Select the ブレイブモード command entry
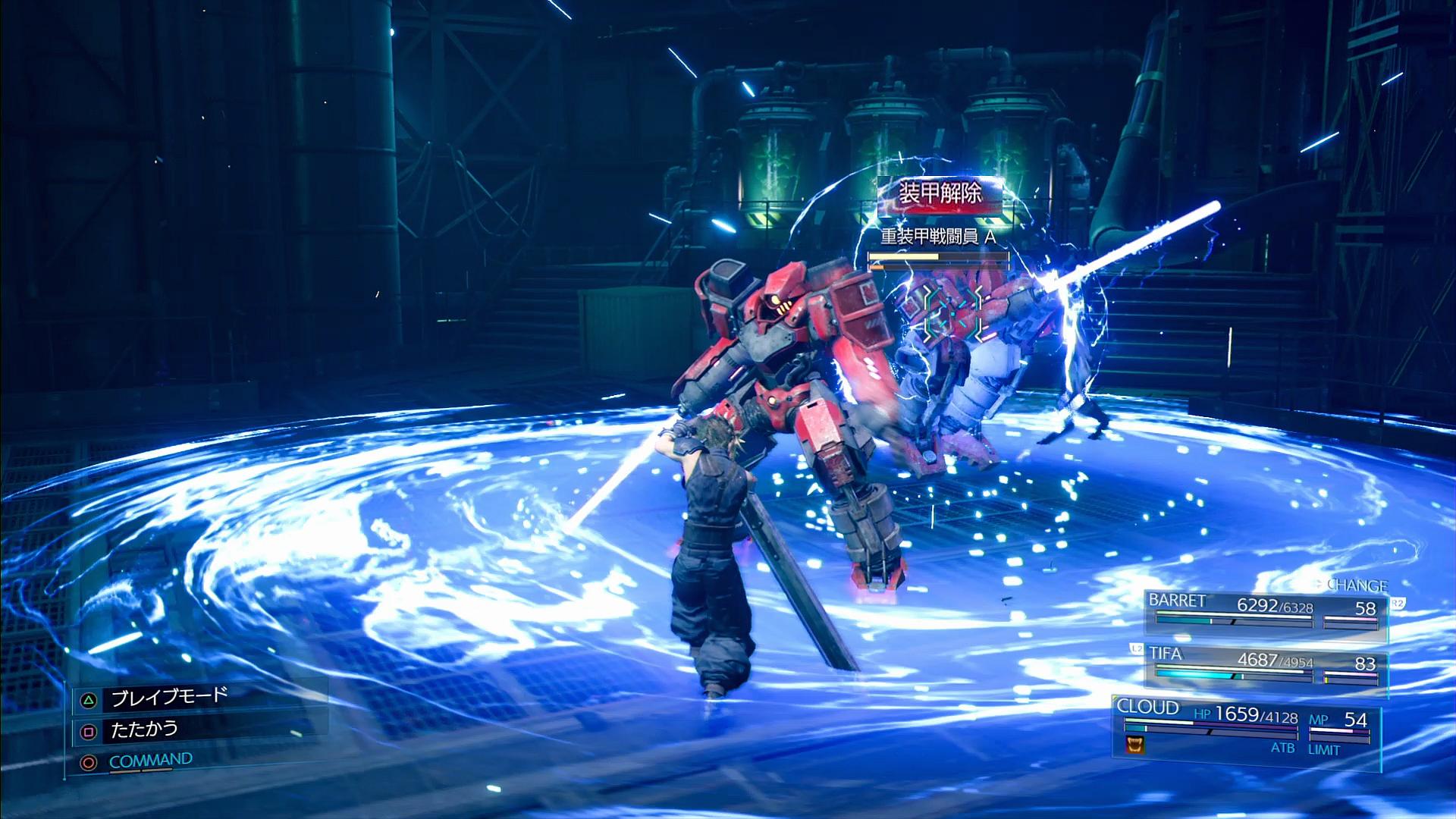The image size is (1456, 819). [168, 698]
